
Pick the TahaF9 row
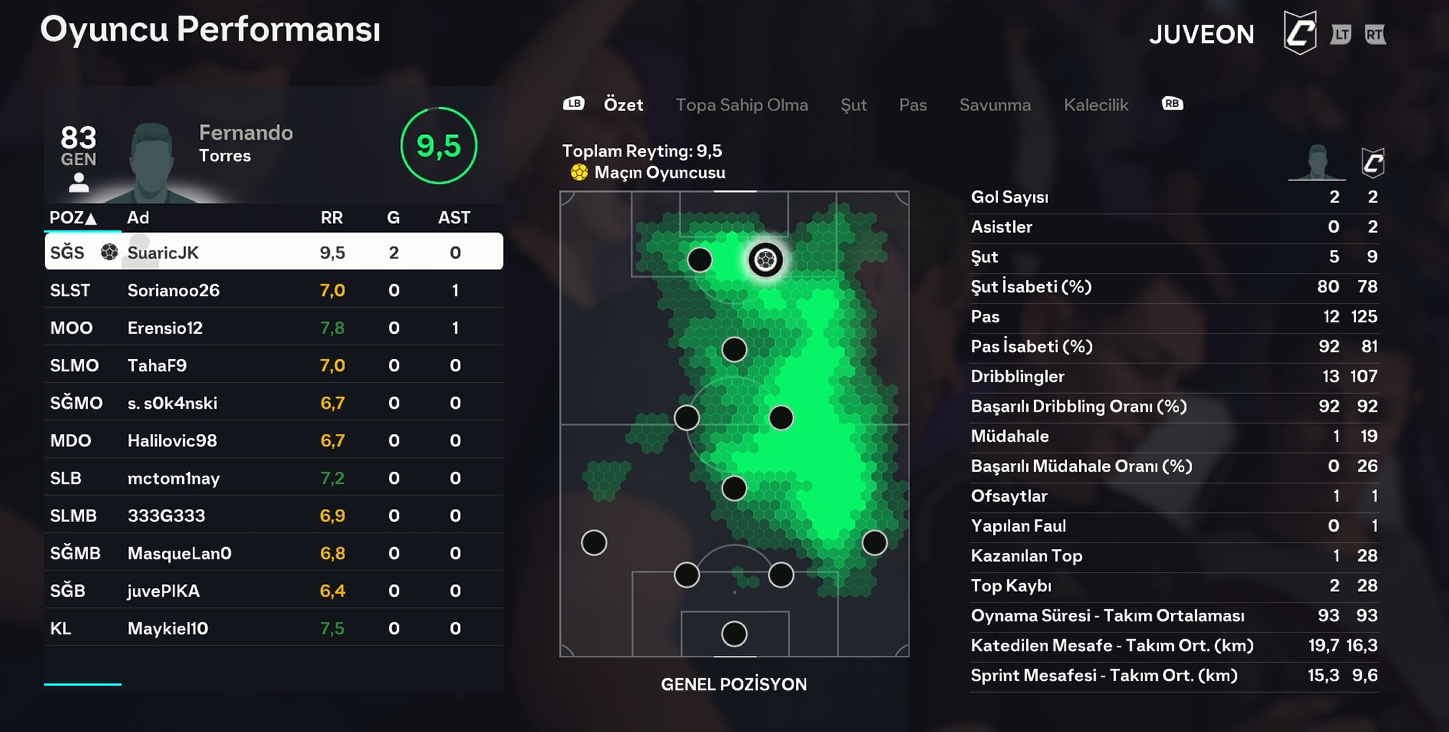[273, 365]
